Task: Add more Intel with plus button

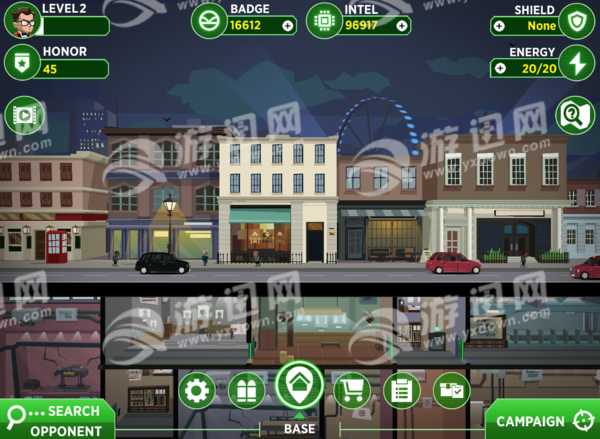Action: [402, 26]
